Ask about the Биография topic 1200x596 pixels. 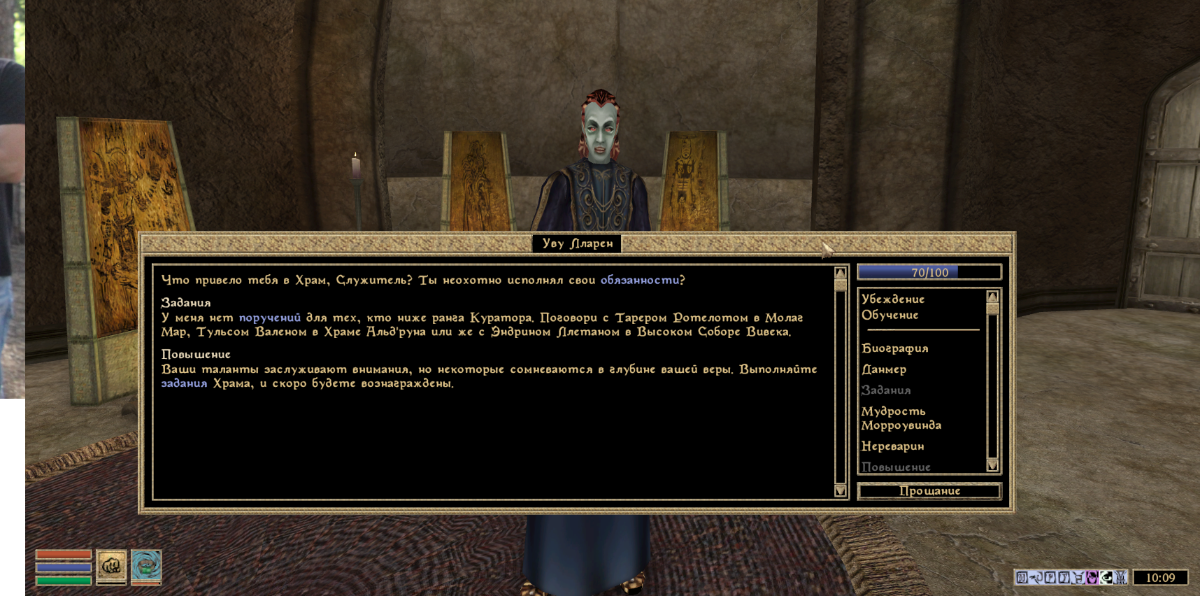point(895,348)
